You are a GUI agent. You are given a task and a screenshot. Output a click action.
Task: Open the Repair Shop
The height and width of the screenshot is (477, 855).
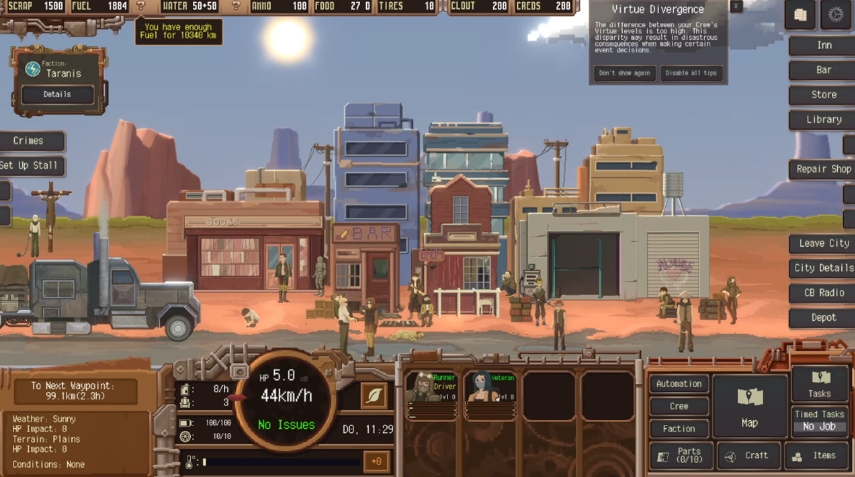coord(823,170)
